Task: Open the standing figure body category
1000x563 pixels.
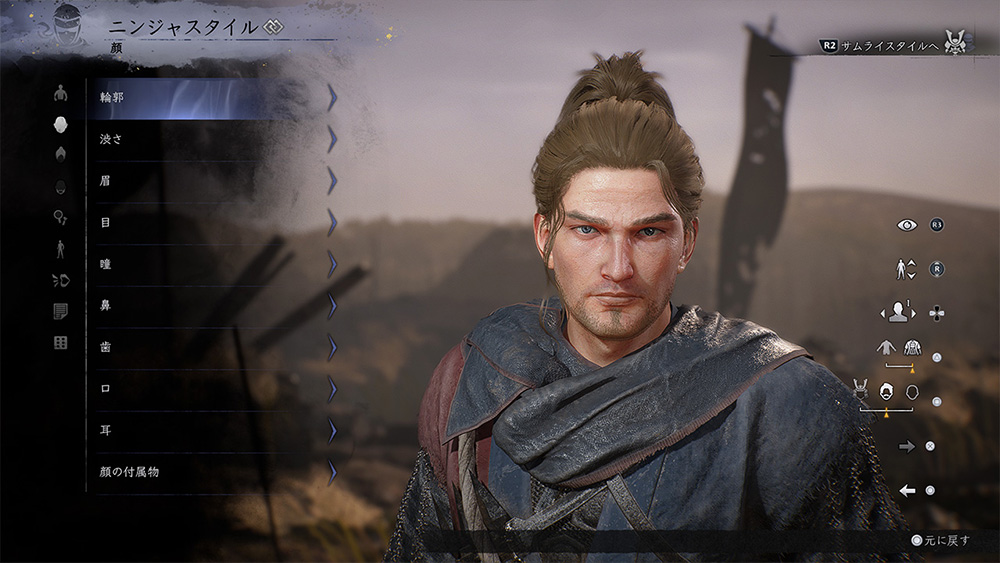Action: 60,249
